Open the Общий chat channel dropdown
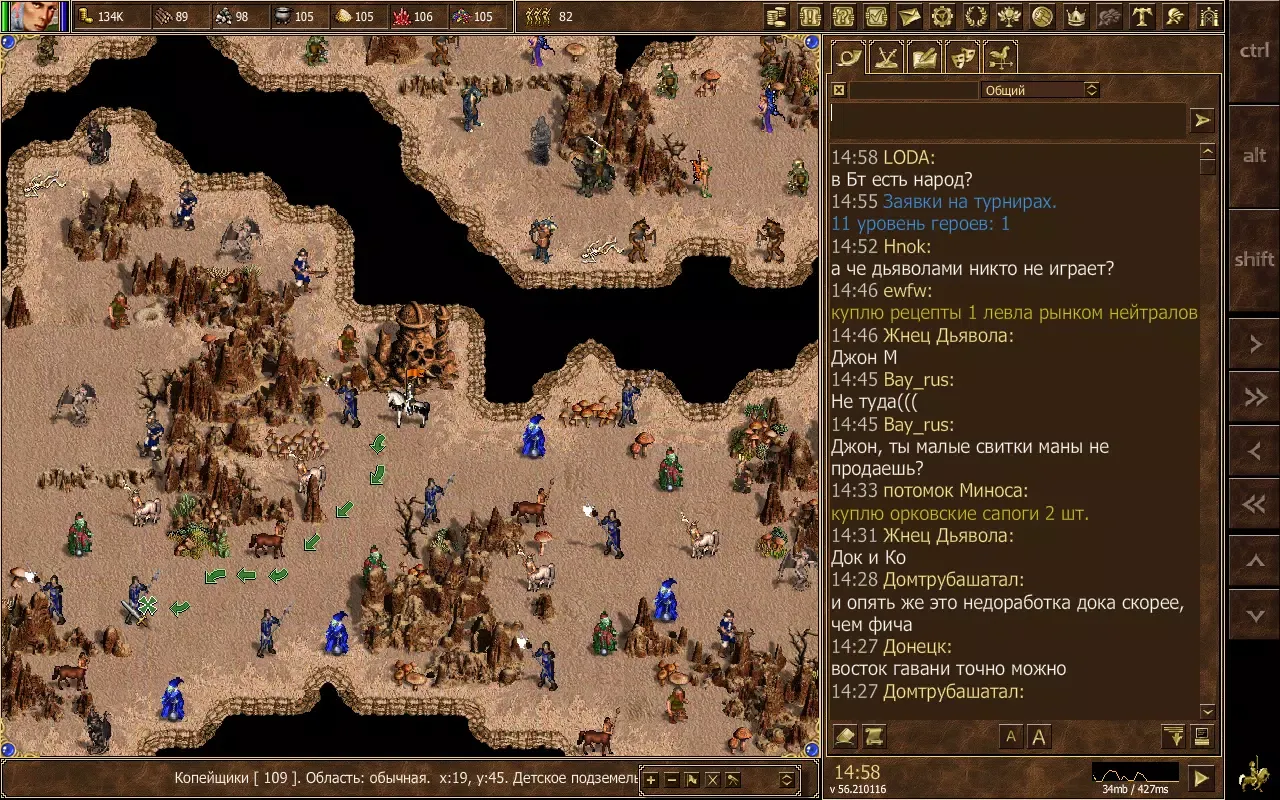This screenshot has height=800, width=1280. 1040,90
